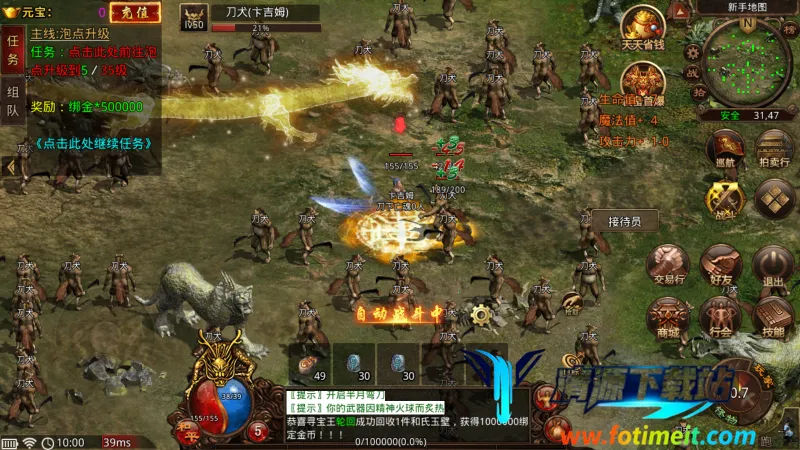The width and height of the screenshot is (800, 450).
Task: Switch to the 组队 team tab
Action: tap(12, 101)
